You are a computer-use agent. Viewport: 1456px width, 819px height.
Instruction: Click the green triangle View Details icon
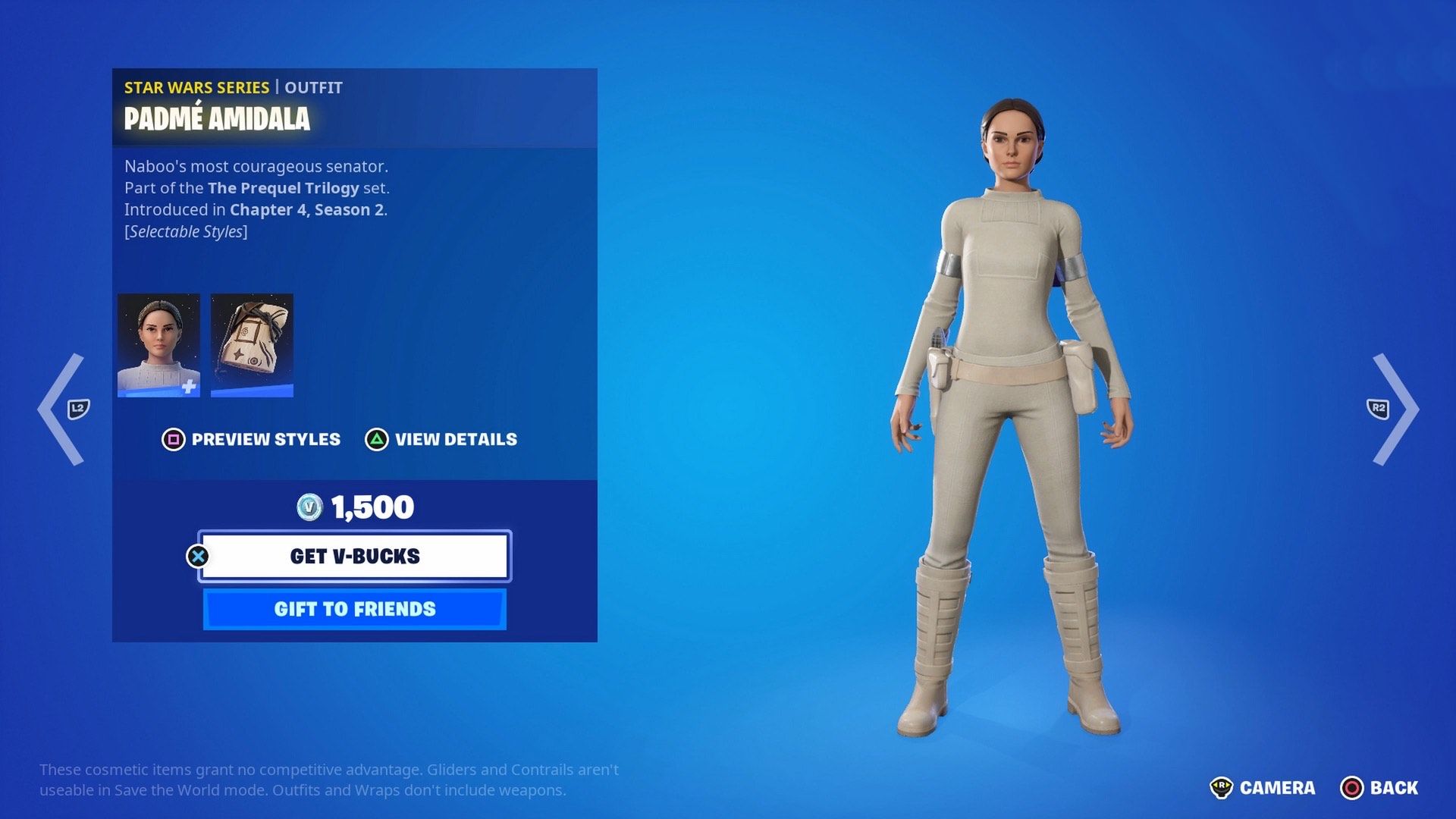point(376,439)
